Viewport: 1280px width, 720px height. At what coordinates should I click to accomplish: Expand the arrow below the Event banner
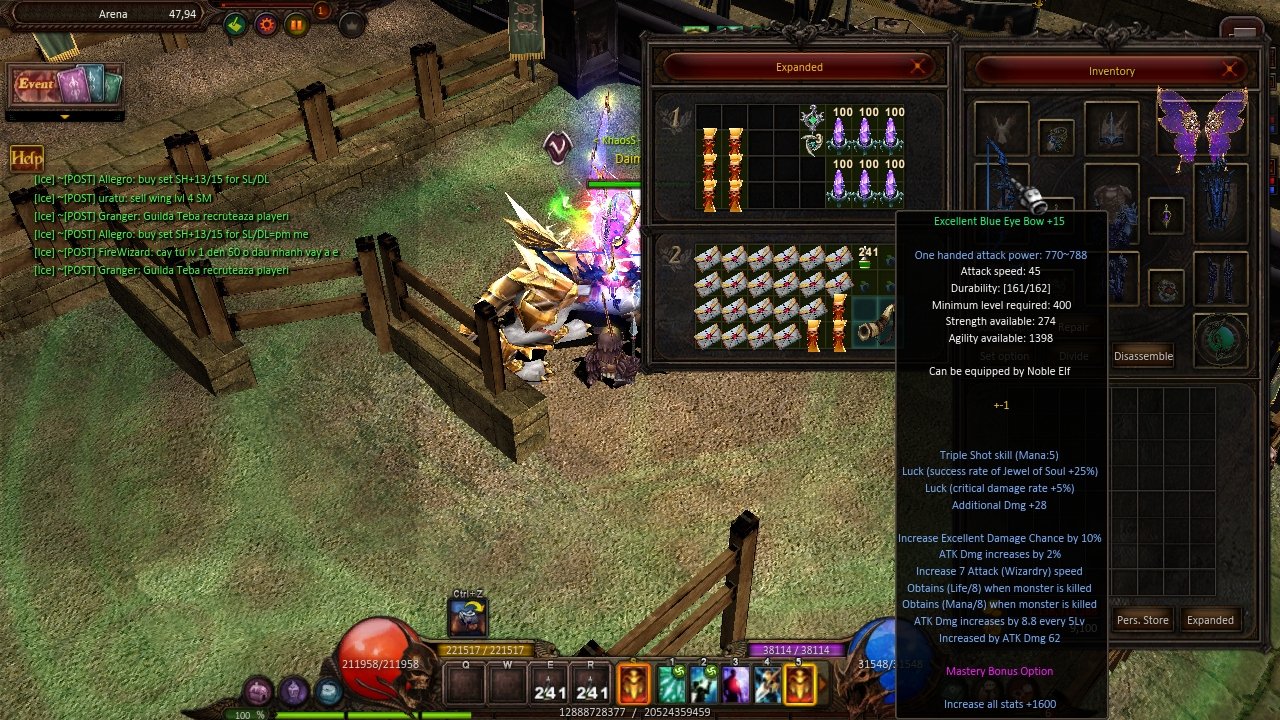pyautogui.click(x=65, y=117)
